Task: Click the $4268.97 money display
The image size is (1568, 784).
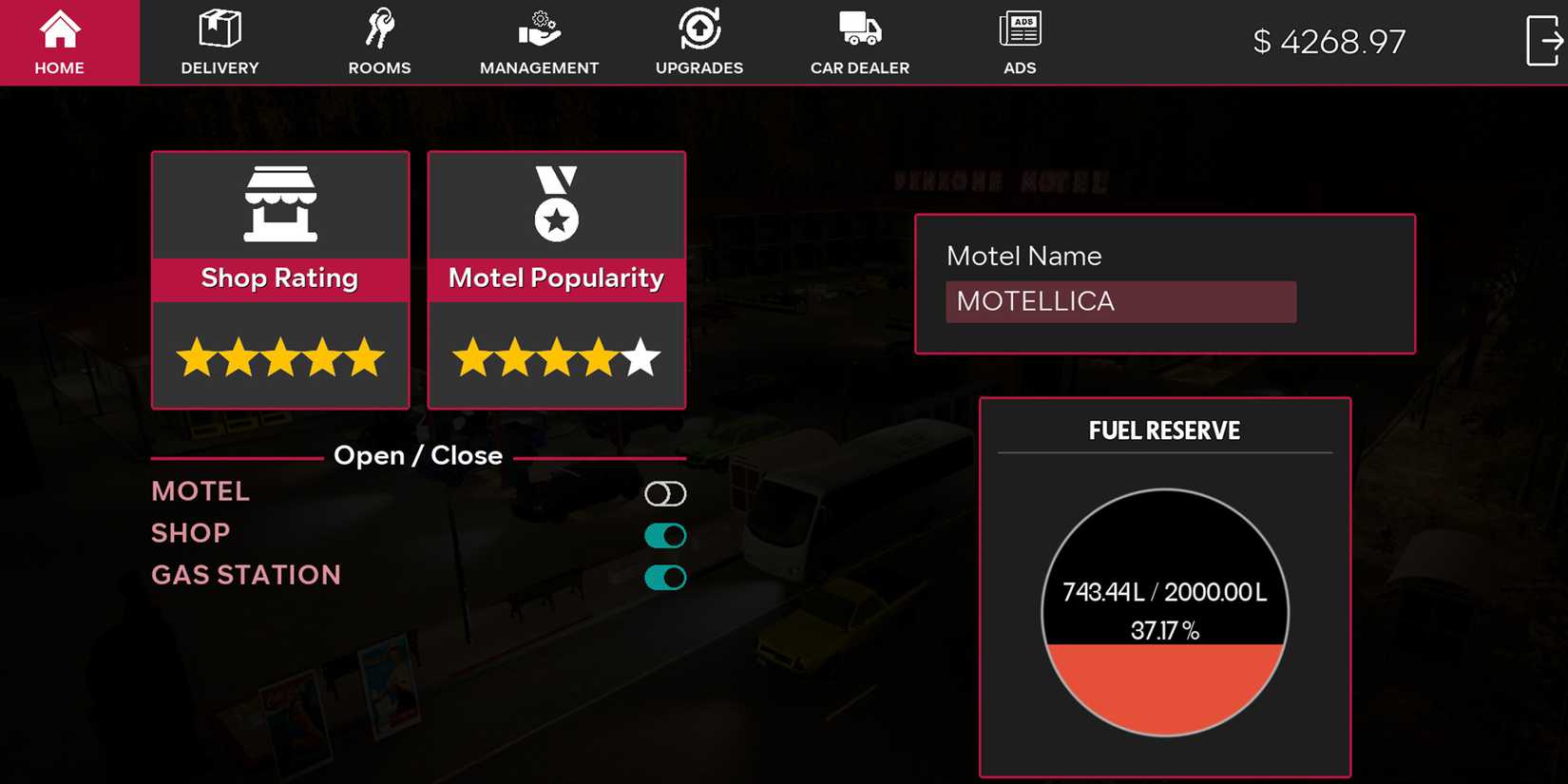Action: click(x=1329, y=41)
